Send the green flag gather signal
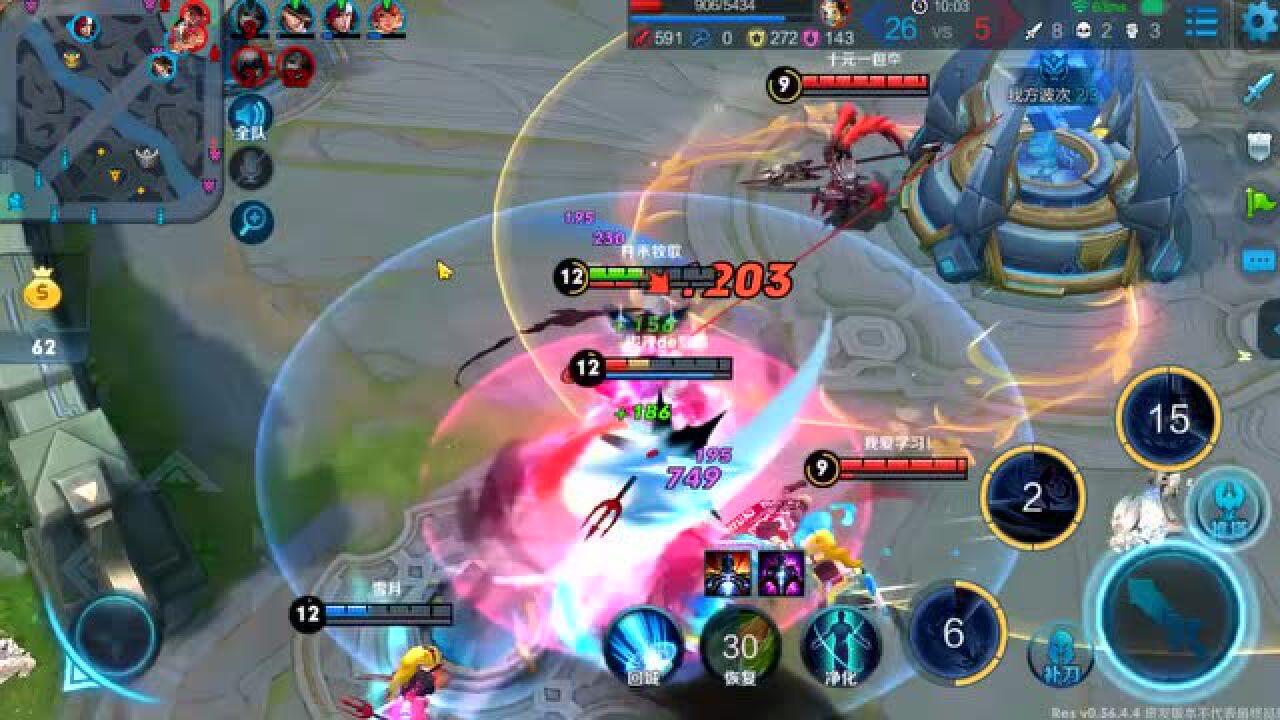 click(1258, 203)
